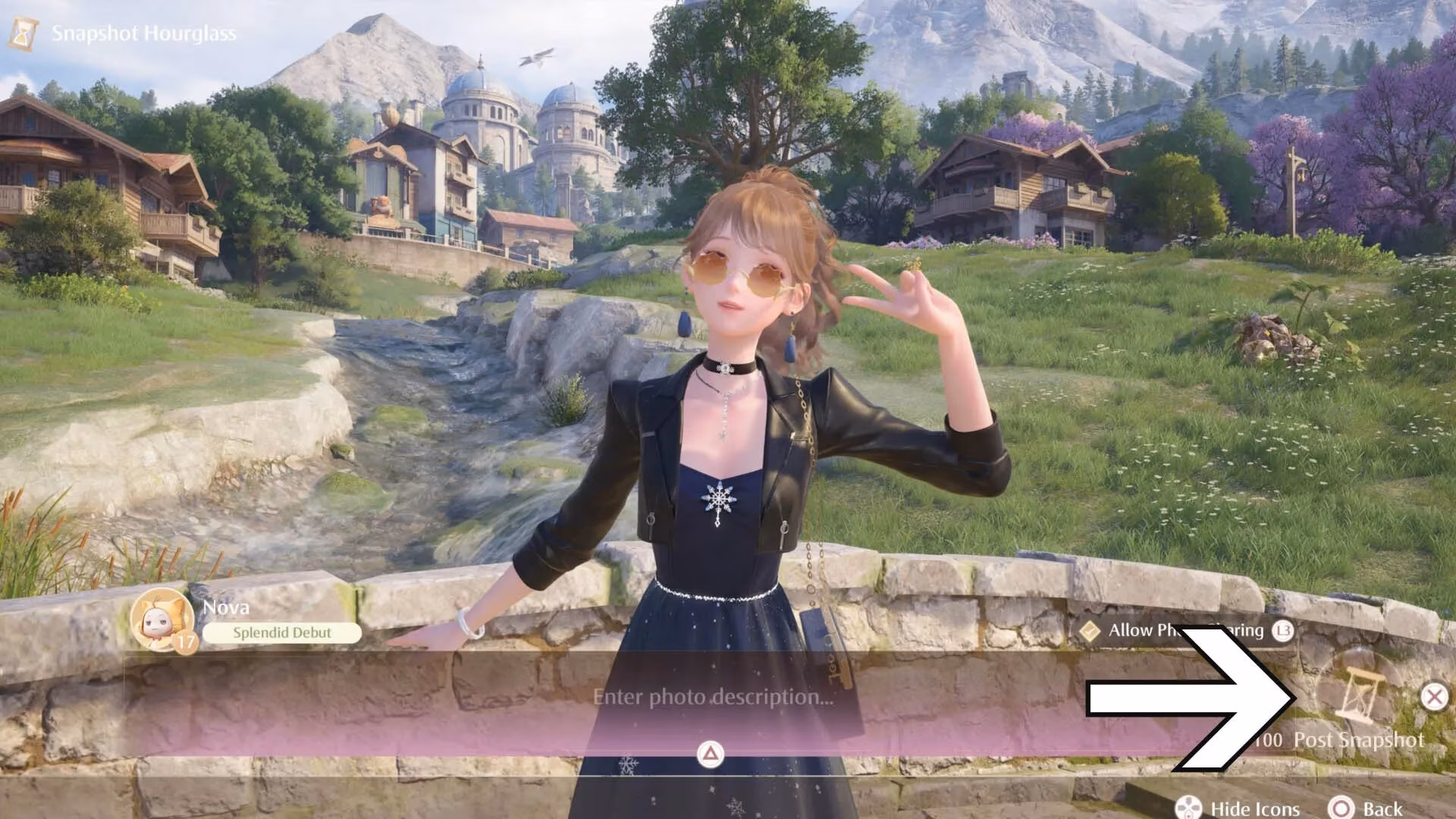Click the diamond icon beside Allow Photo Sharing

tap(1089, 631)
